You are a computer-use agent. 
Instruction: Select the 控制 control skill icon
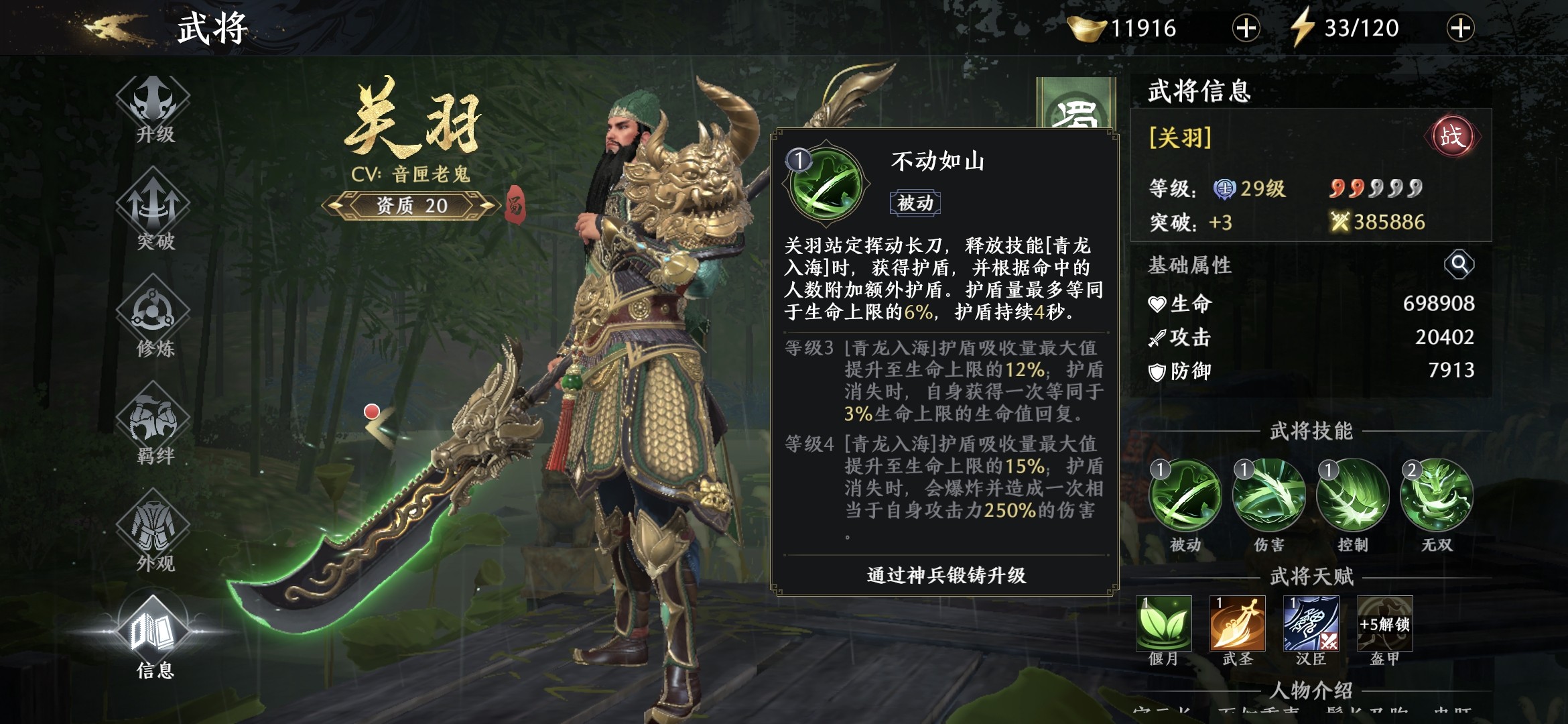(x=1352, y=496)
